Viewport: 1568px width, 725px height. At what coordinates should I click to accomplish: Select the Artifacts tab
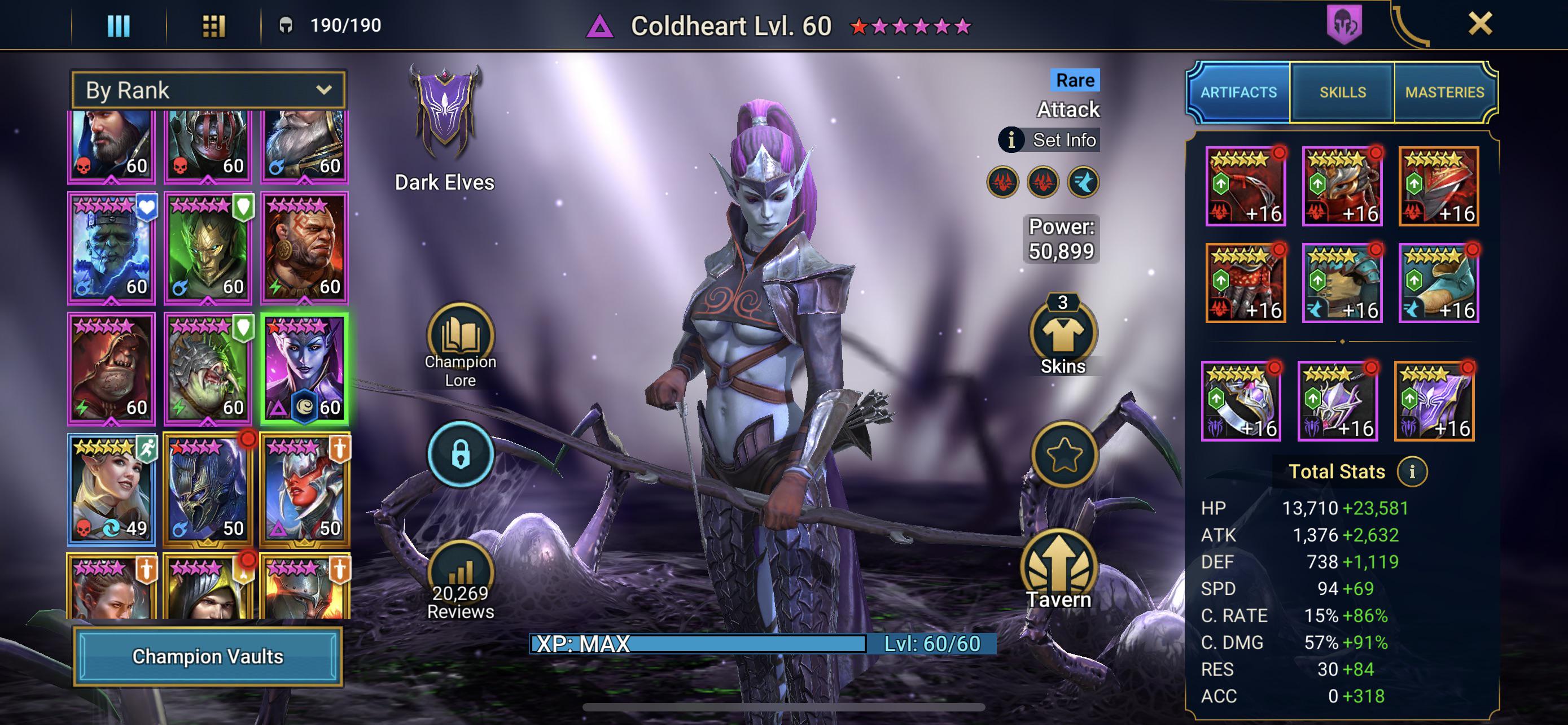1238,93
